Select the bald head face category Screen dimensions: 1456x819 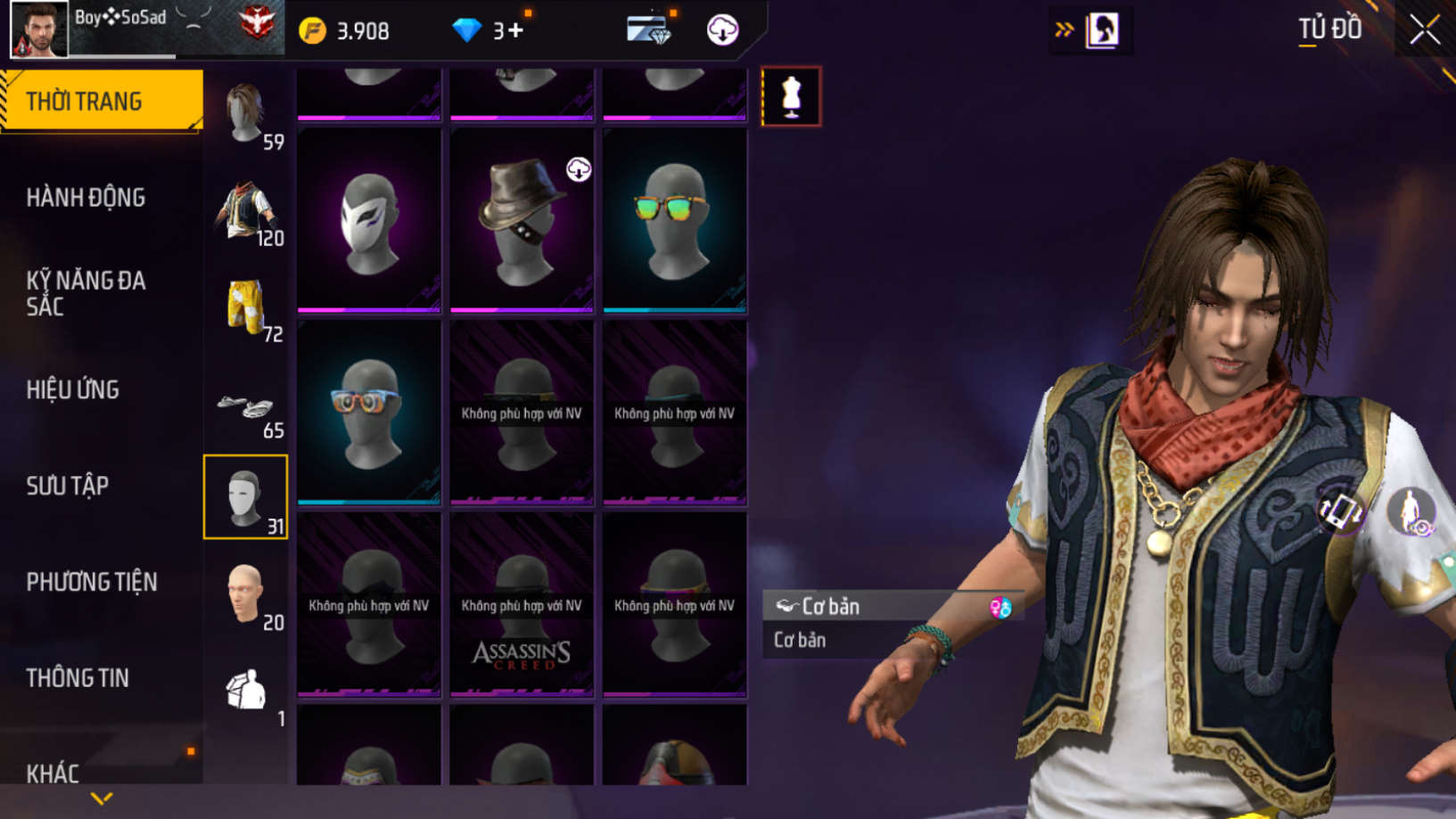click(246, 594)
